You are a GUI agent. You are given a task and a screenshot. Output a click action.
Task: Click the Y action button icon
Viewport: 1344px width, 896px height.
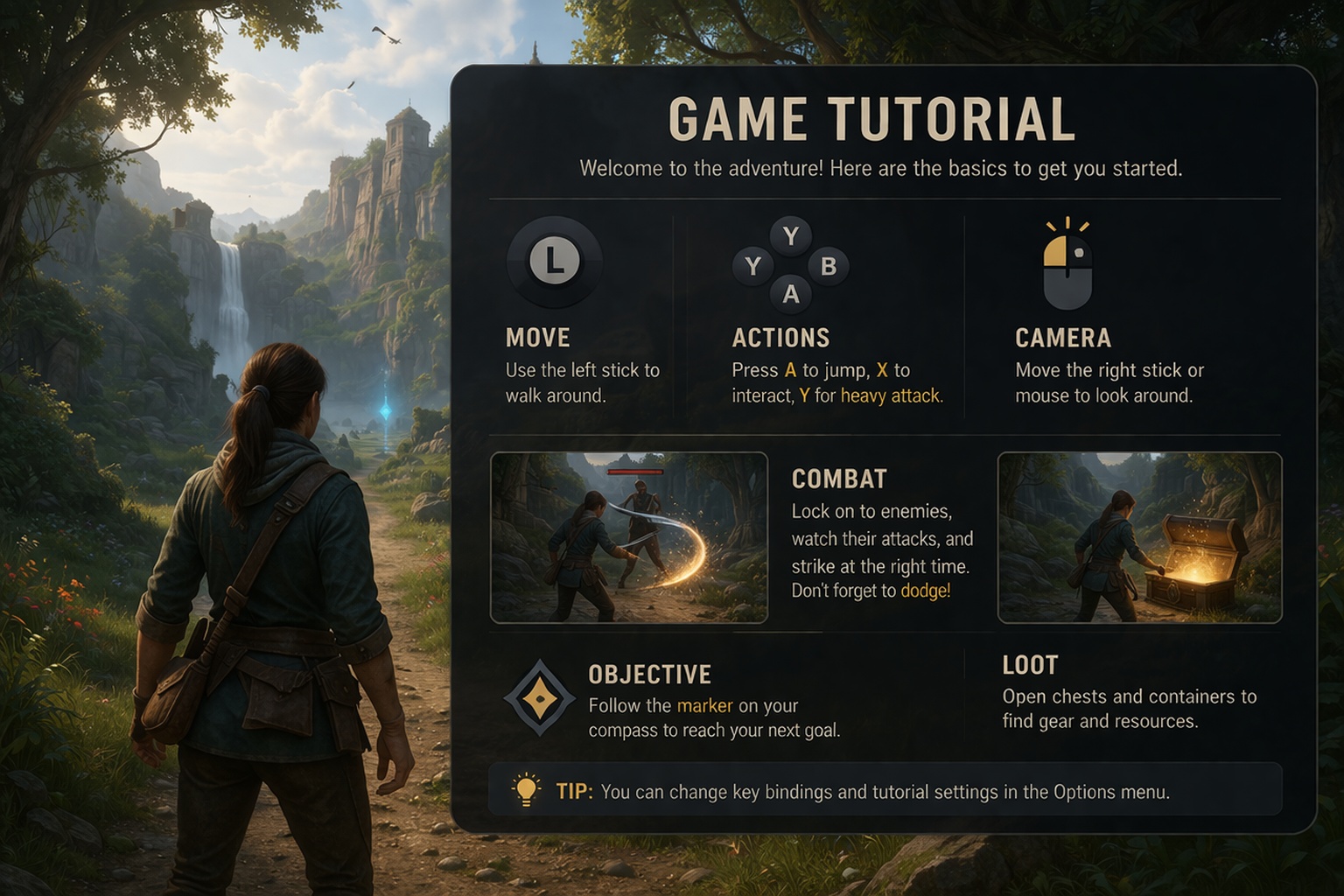[792, 234]
